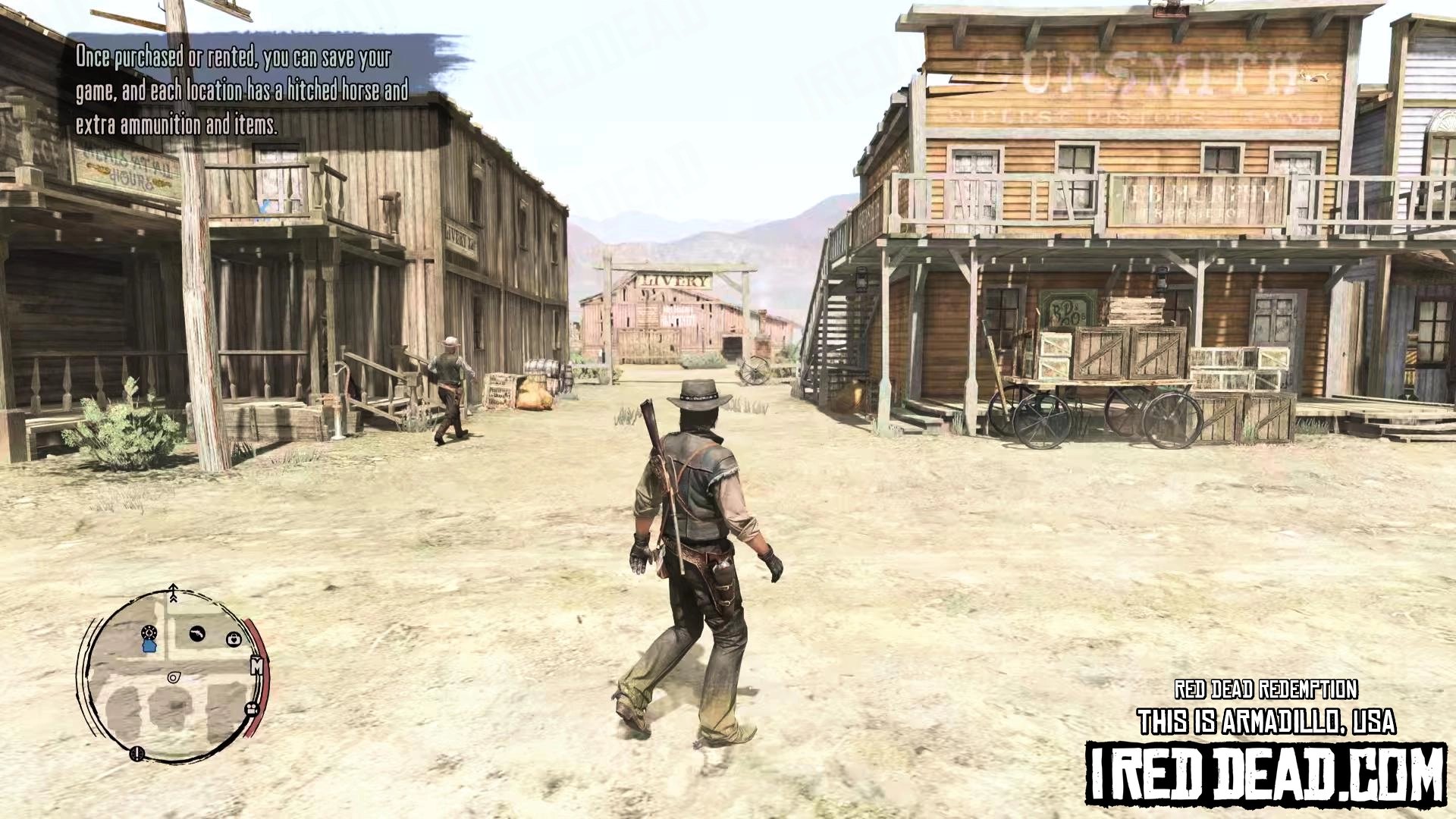This screenshot has height=819, width=1456.
Task: Open the IRedDead.com watermark logo
Action: click(x=1265, y=772)
